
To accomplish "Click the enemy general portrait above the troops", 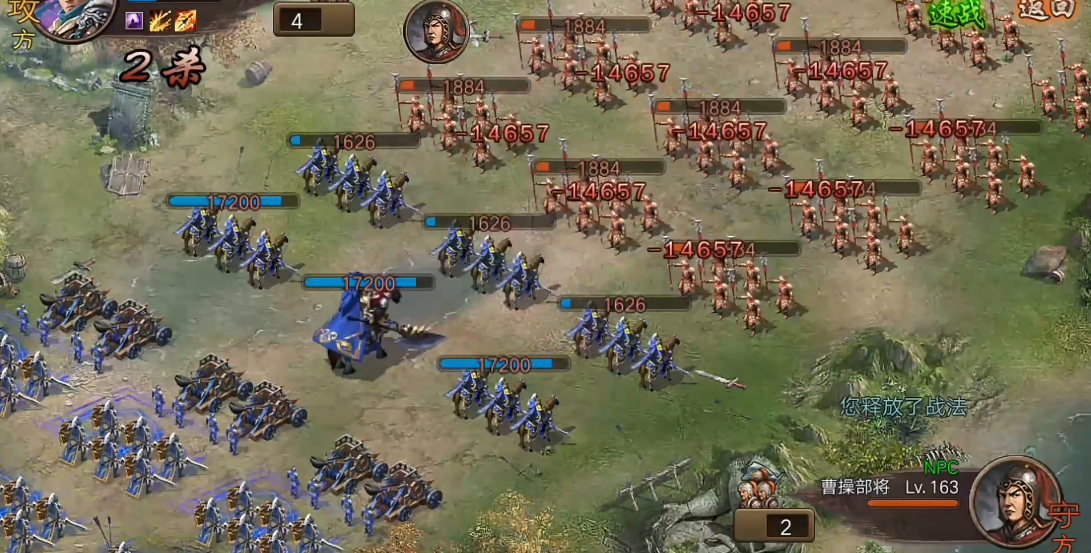I will 437,31.
